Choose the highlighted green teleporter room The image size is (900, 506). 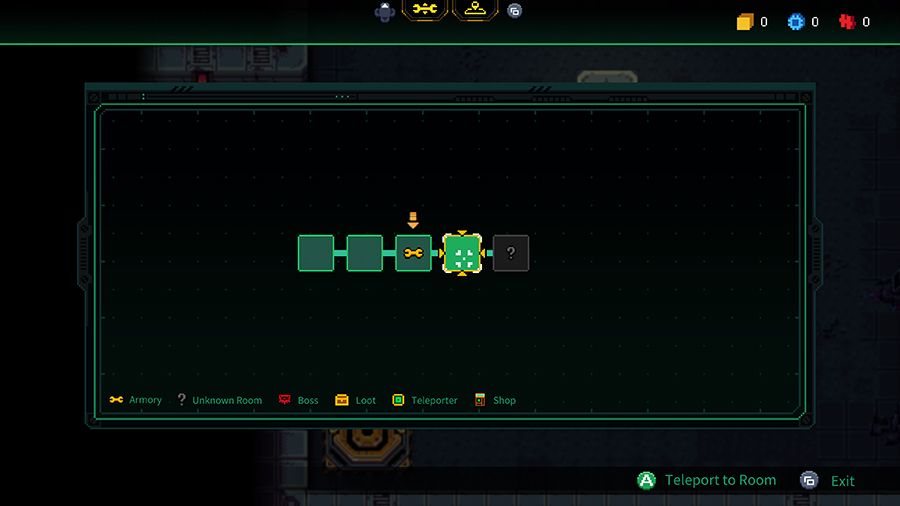point(462,254)
